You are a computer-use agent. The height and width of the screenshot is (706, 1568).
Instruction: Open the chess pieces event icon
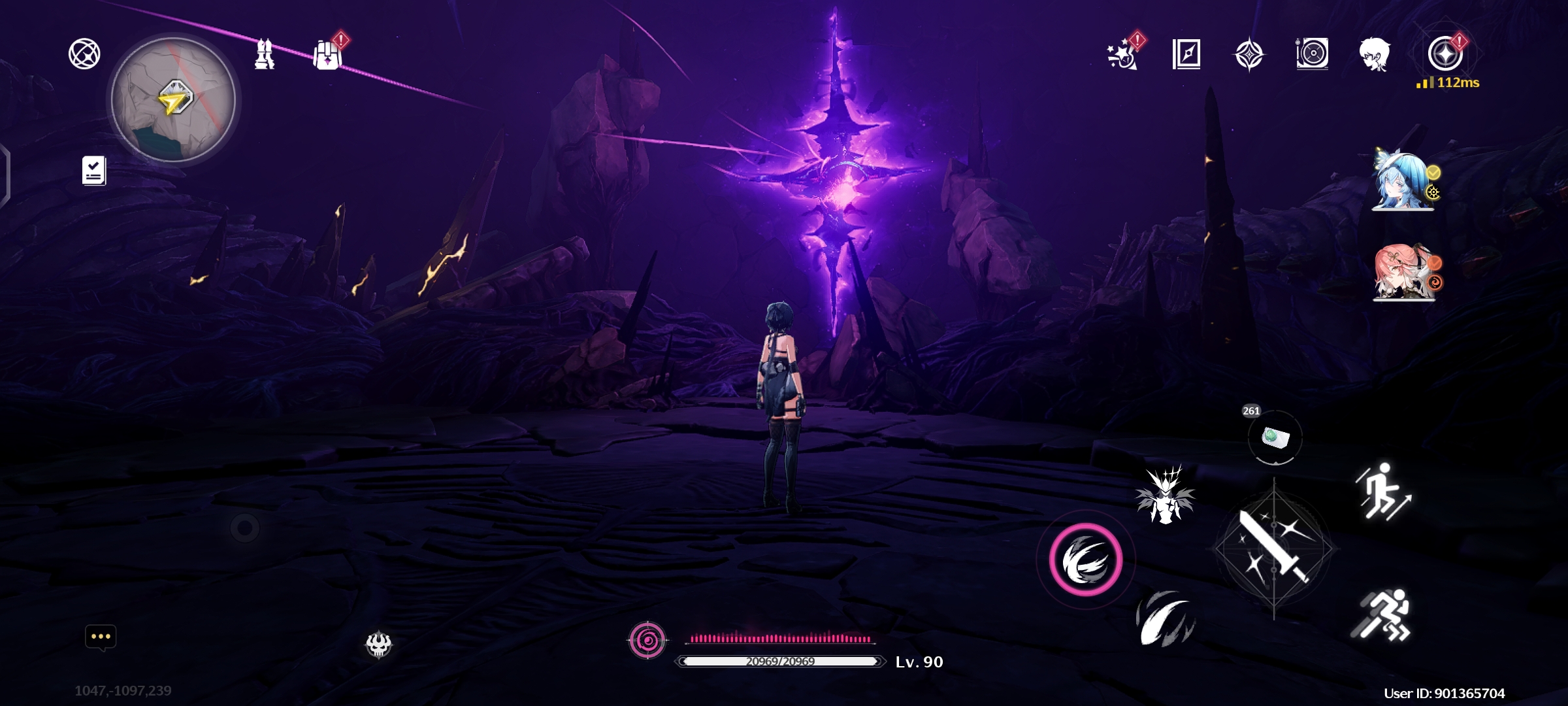[264, 54]
